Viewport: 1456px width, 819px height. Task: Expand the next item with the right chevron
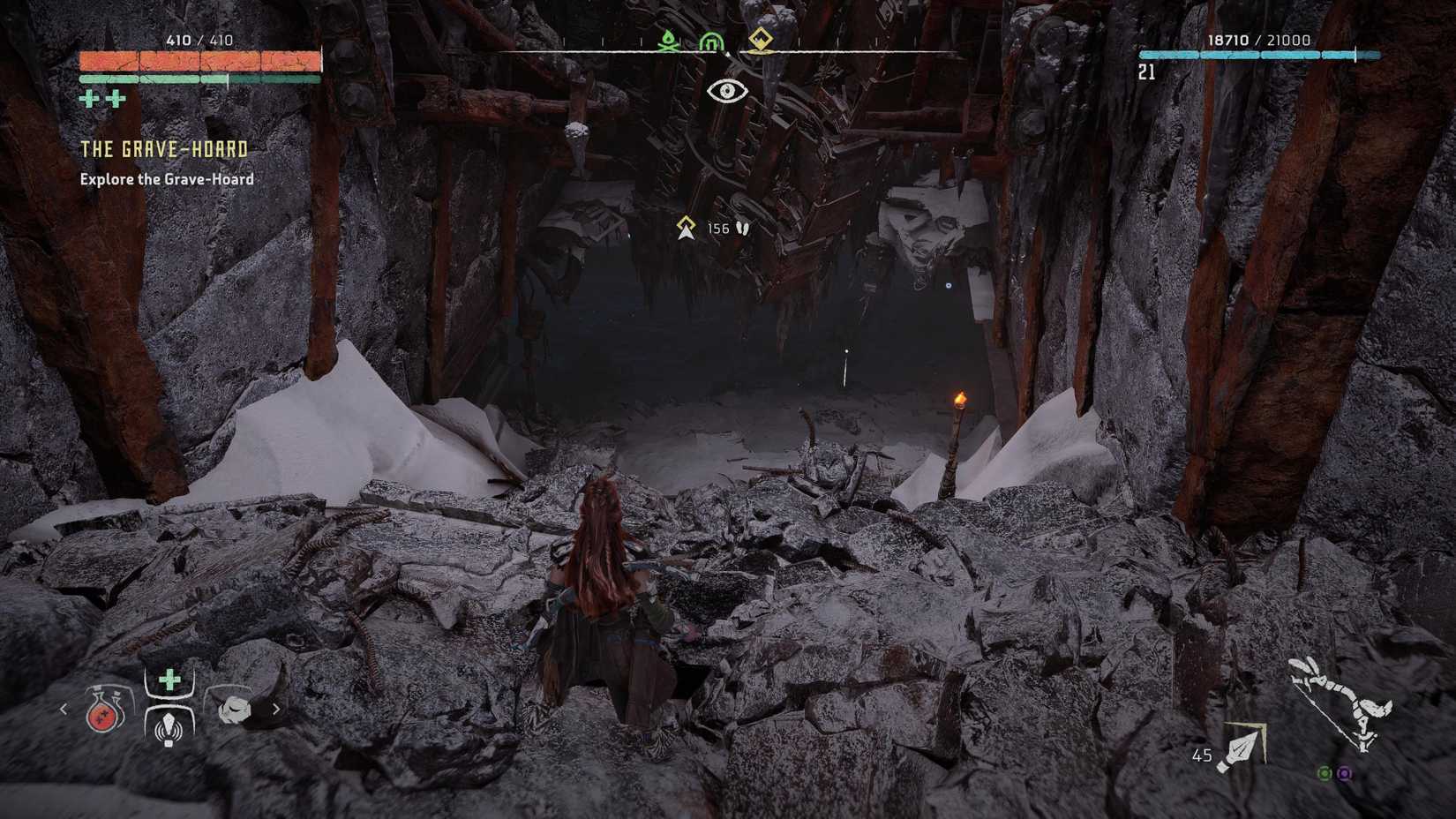coord(279,709)
